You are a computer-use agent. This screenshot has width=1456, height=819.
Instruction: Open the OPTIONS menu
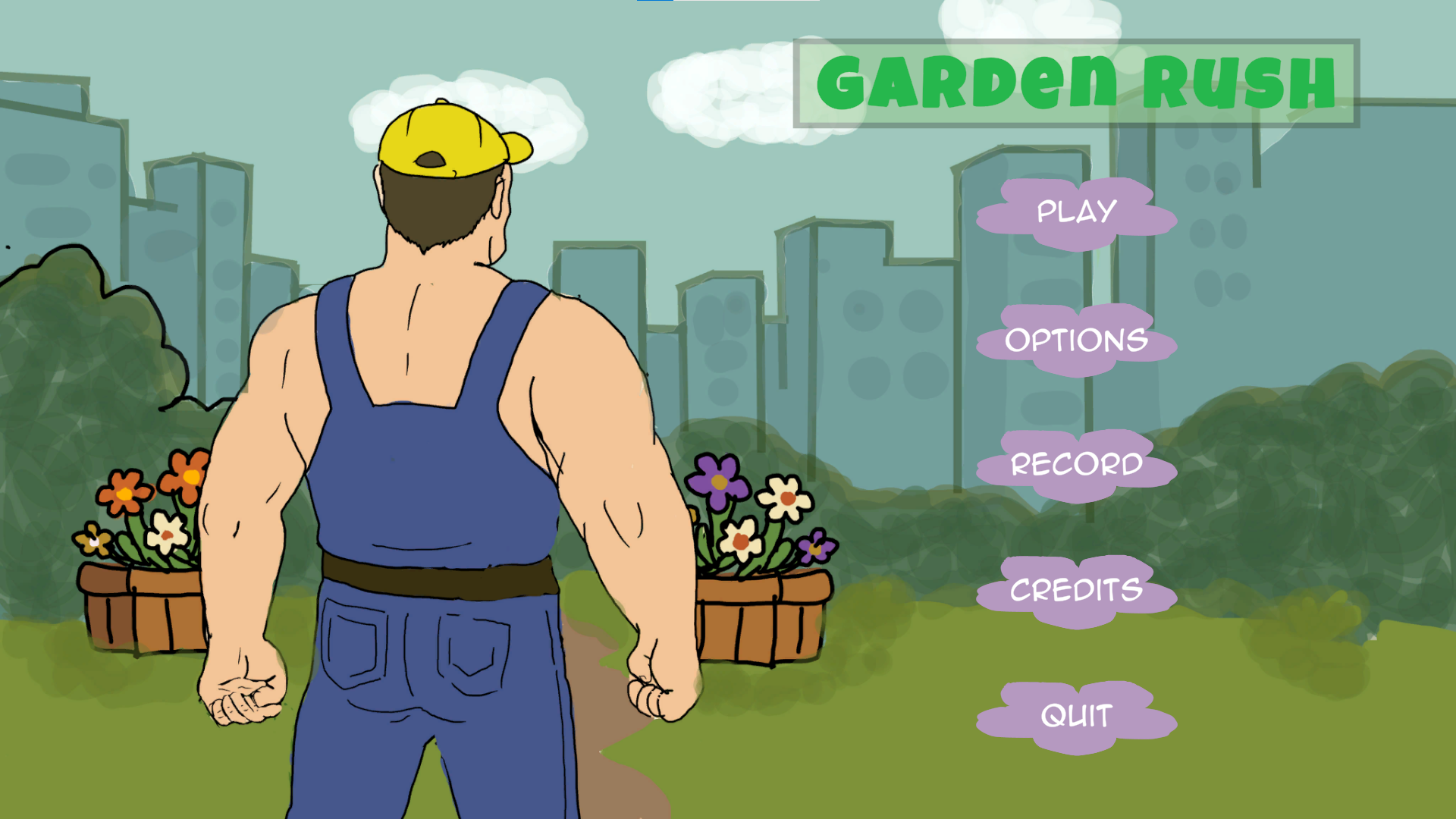(x=1075, y=339)
